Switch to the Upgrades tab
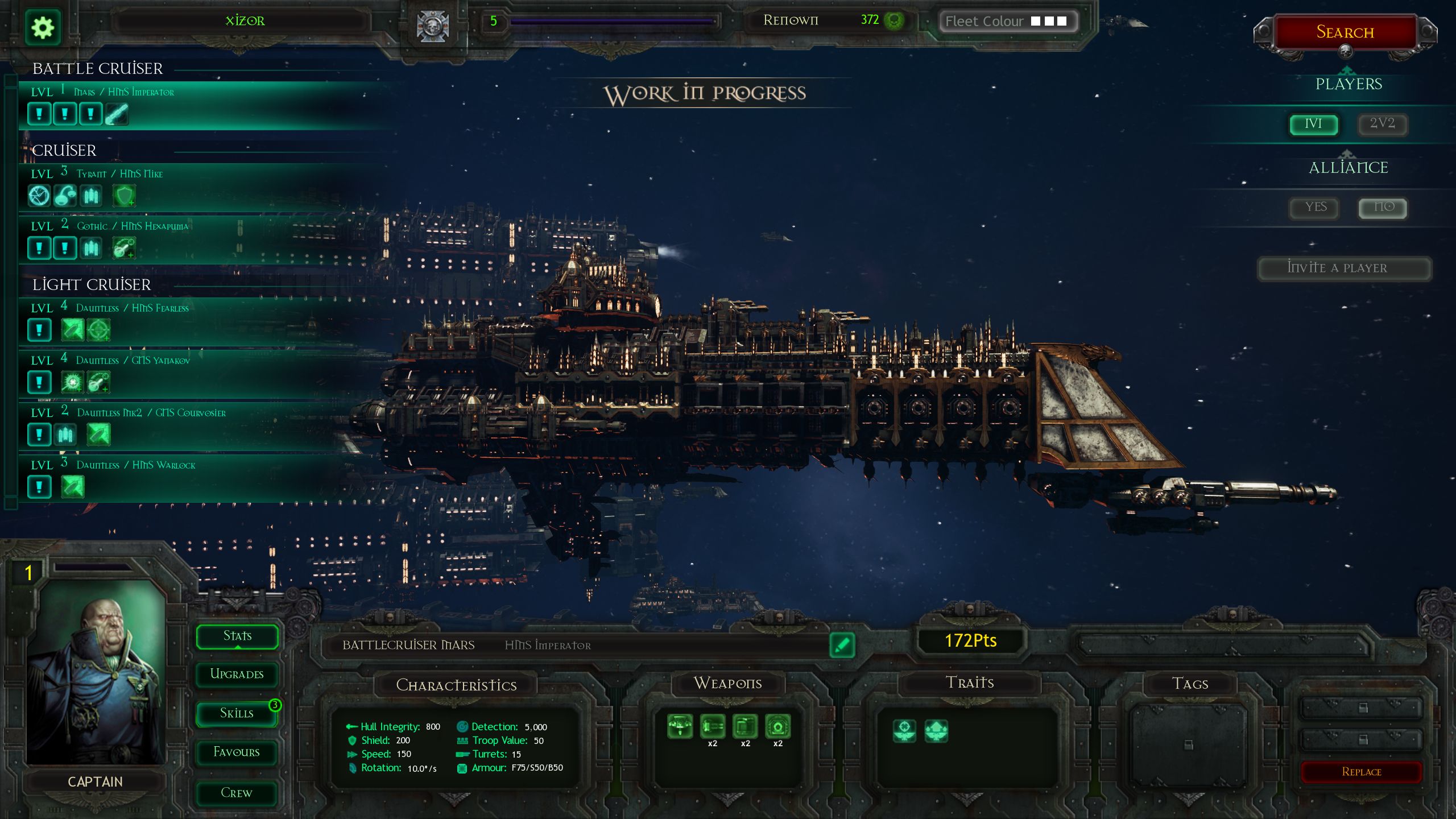The width and height of the screenshot is (1456, 819). pos(237,675)
